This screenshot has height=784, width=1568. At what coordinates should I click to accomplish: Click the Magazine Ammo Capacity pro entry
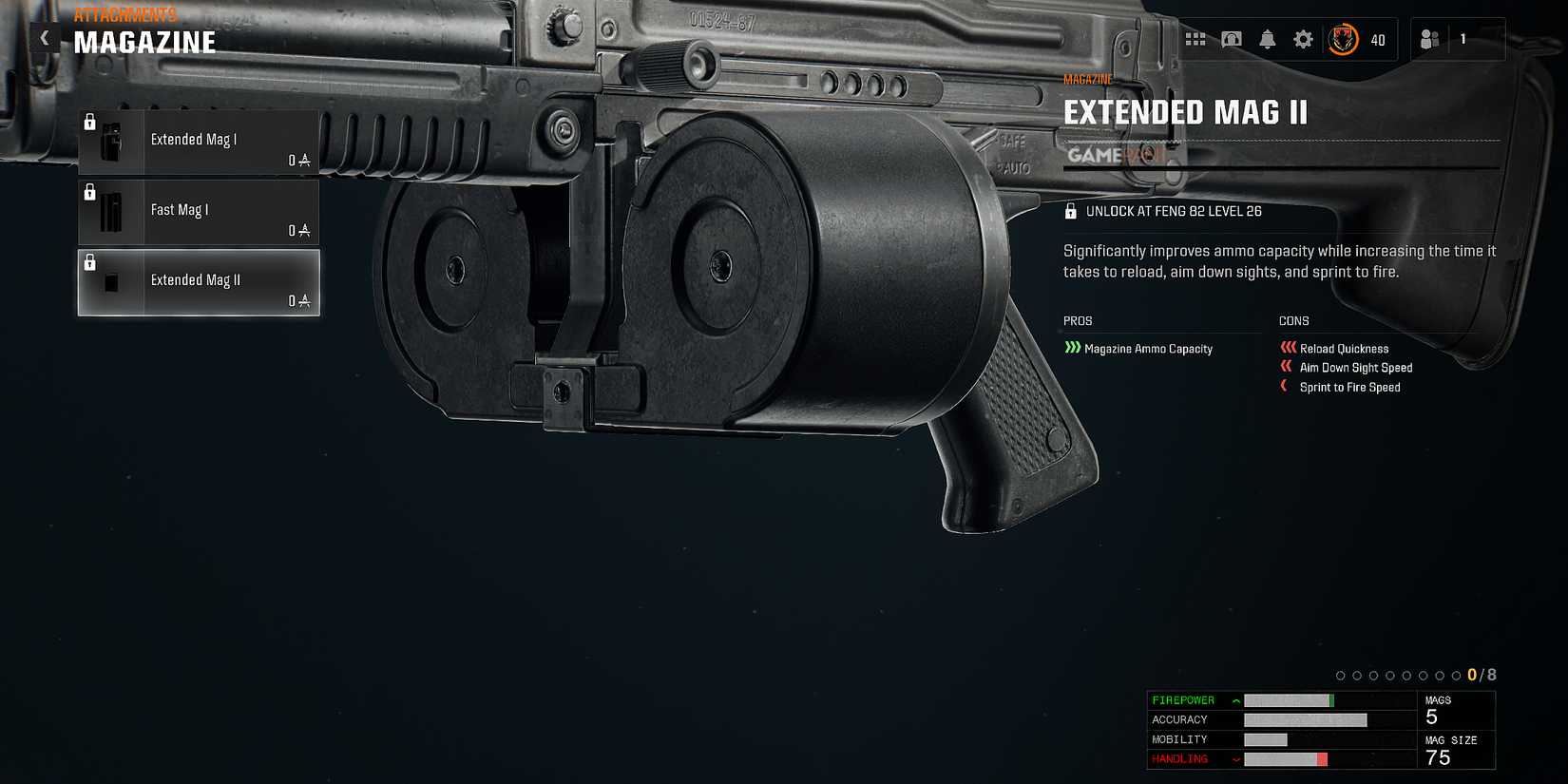click(x=1149, y=349)
